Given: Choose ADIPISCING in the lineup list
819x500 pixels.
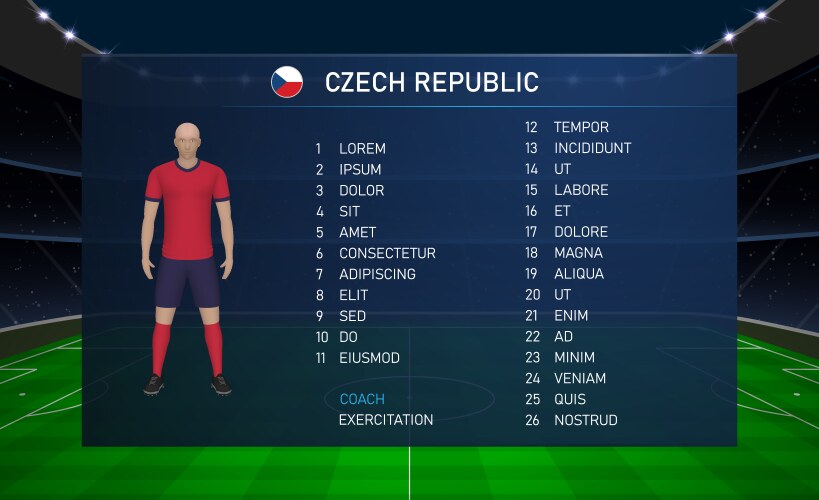Looking at the screenshot, I should (377, 274).
